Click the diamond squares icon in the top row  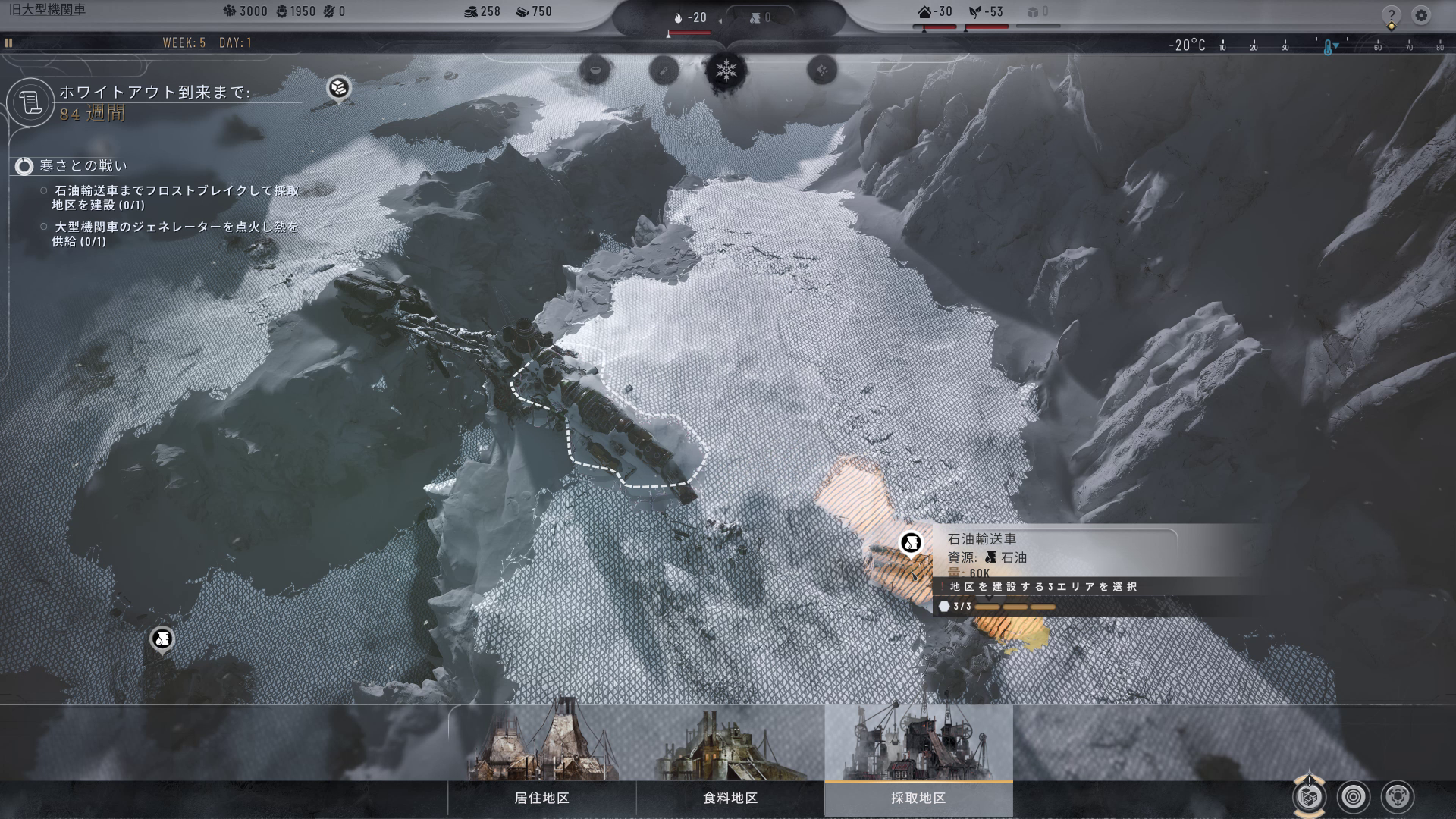tap(822, 71)
